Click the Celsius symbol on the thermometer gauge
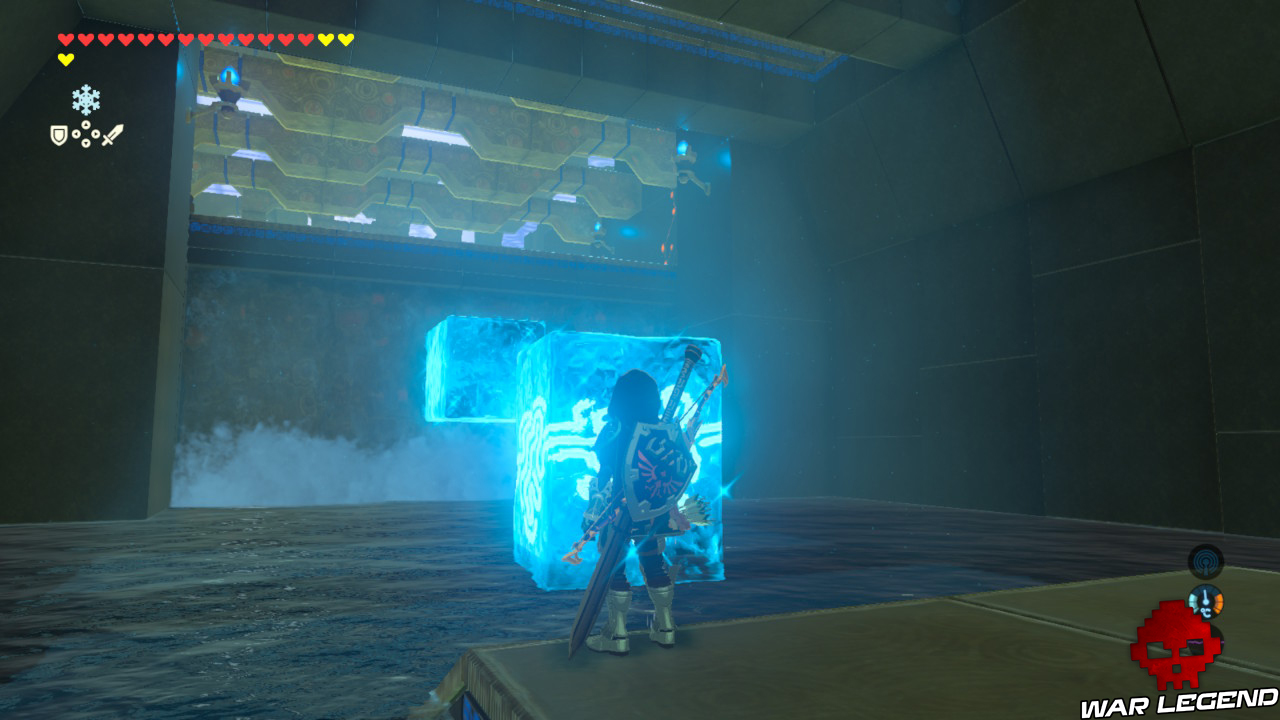The width and height of the screenshot is (1280, 720). click(x=1207, y=613)
